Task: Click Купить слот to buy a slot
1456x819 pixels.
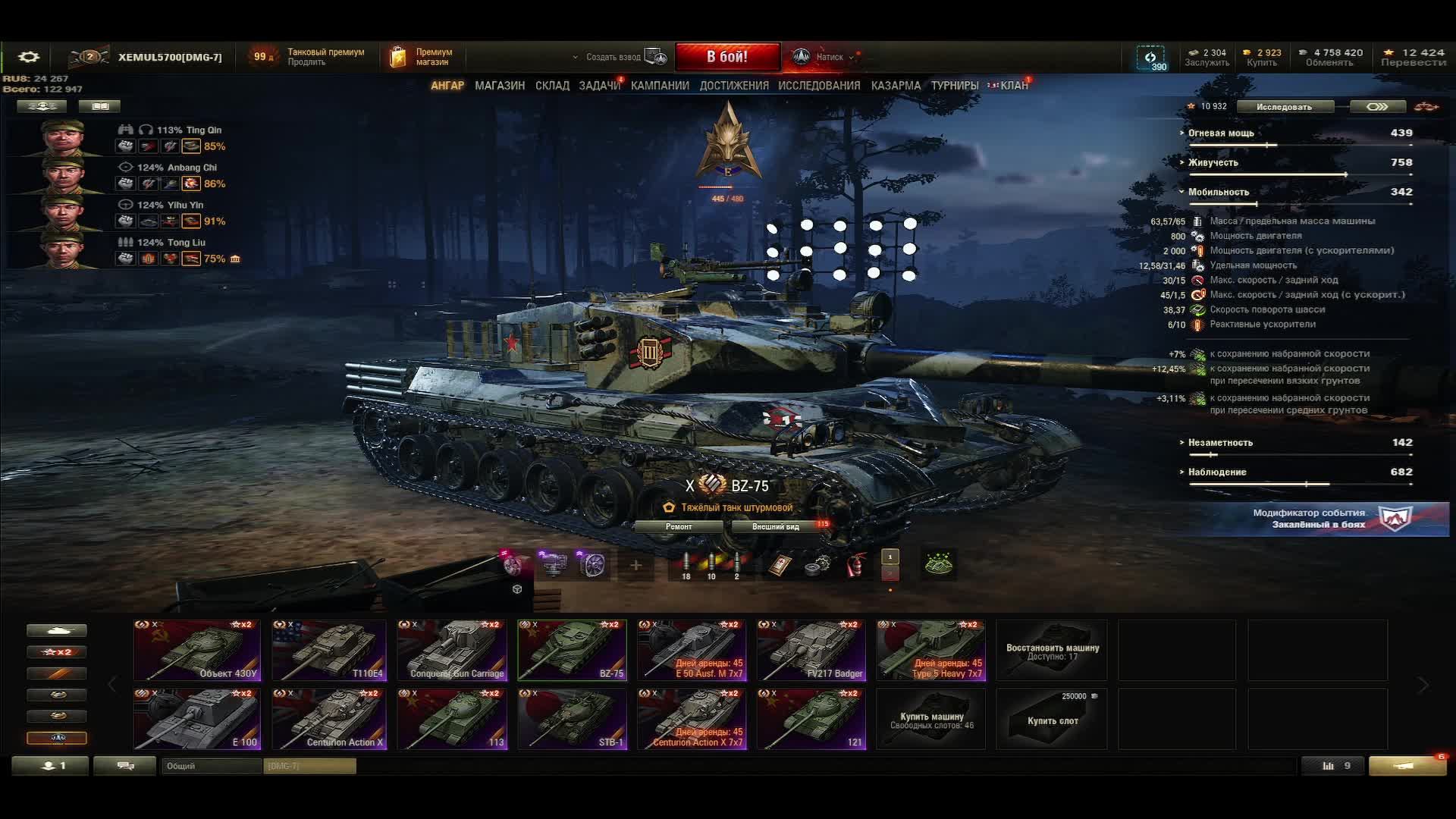Action: coord(1052,719)
